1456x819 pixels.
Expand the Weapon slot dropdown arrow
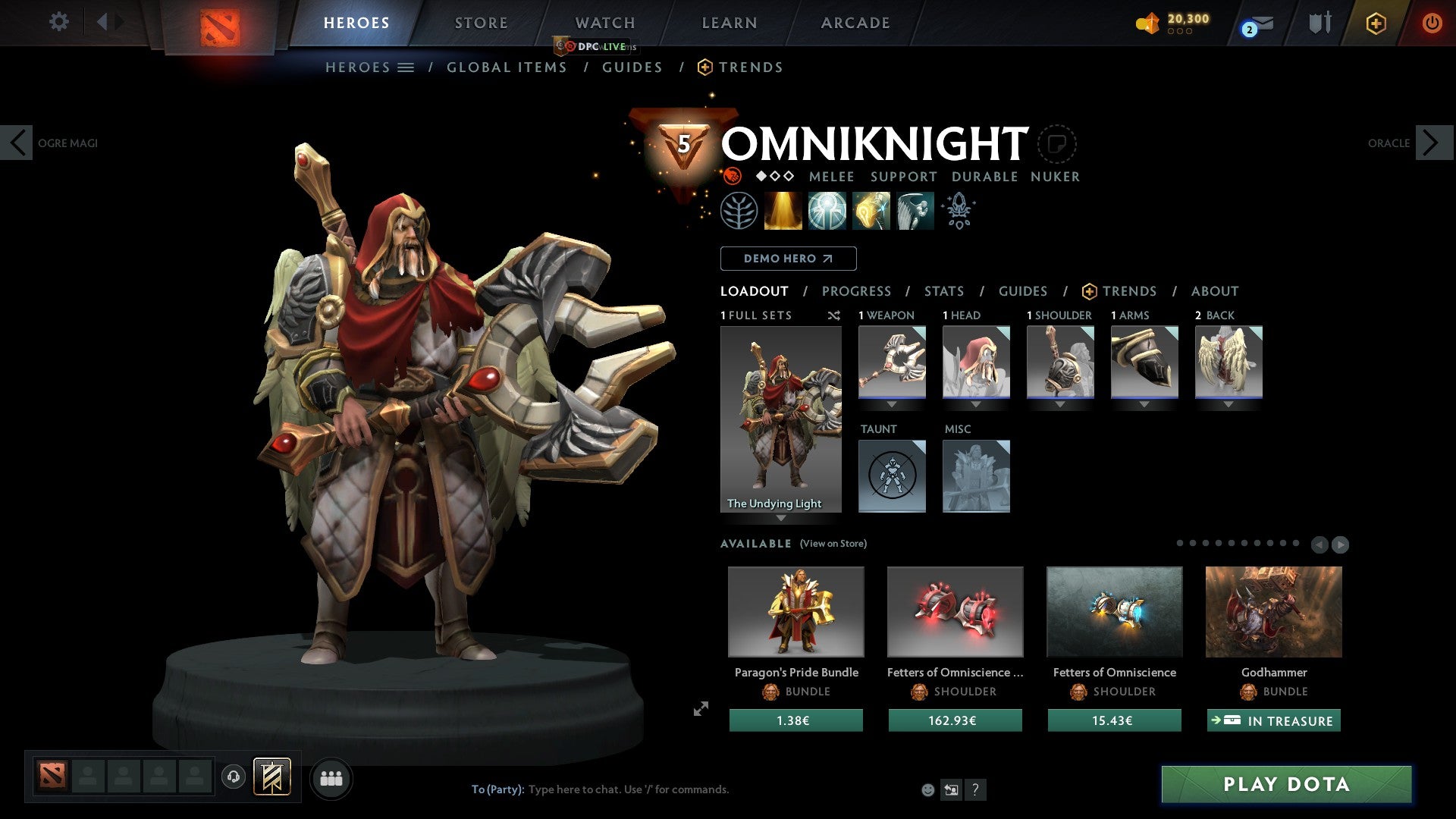[891, 404]
